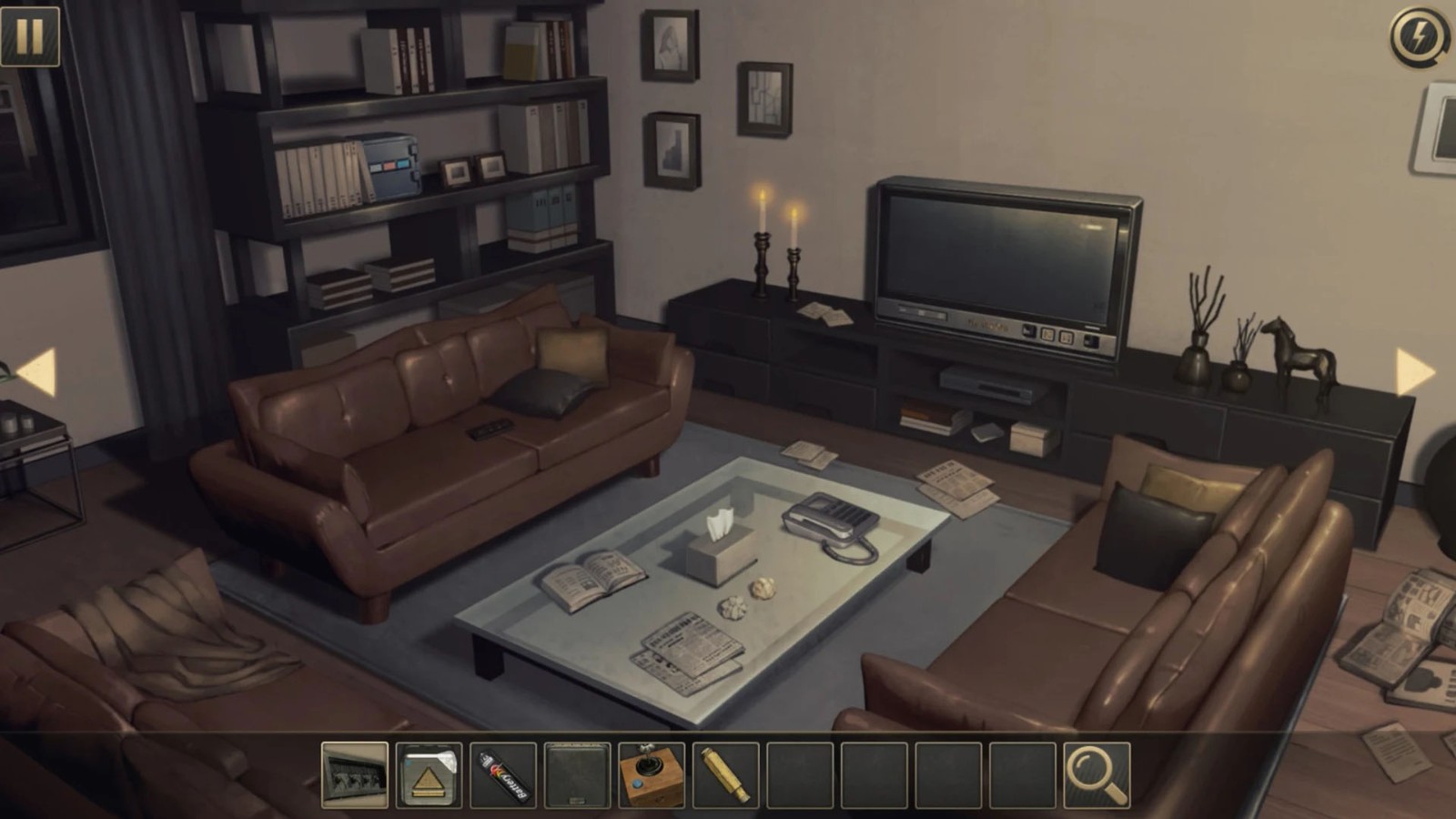Select the wooden joystick box item
This screenshot has height=819, width=1456.
(652, 775)
